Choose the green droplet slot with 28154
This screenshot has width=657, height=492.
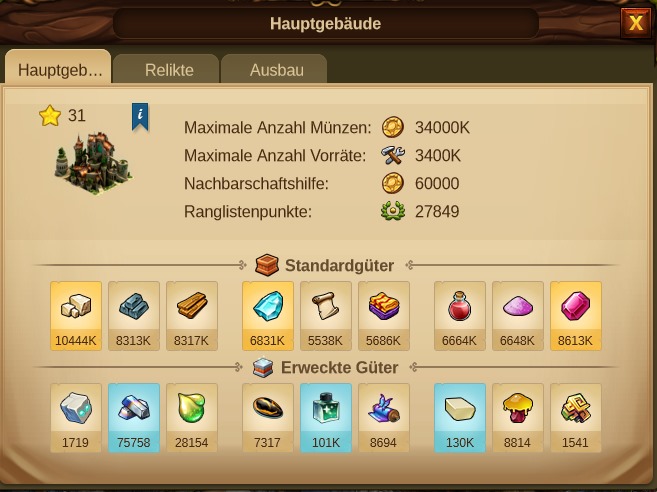point(192,417)
